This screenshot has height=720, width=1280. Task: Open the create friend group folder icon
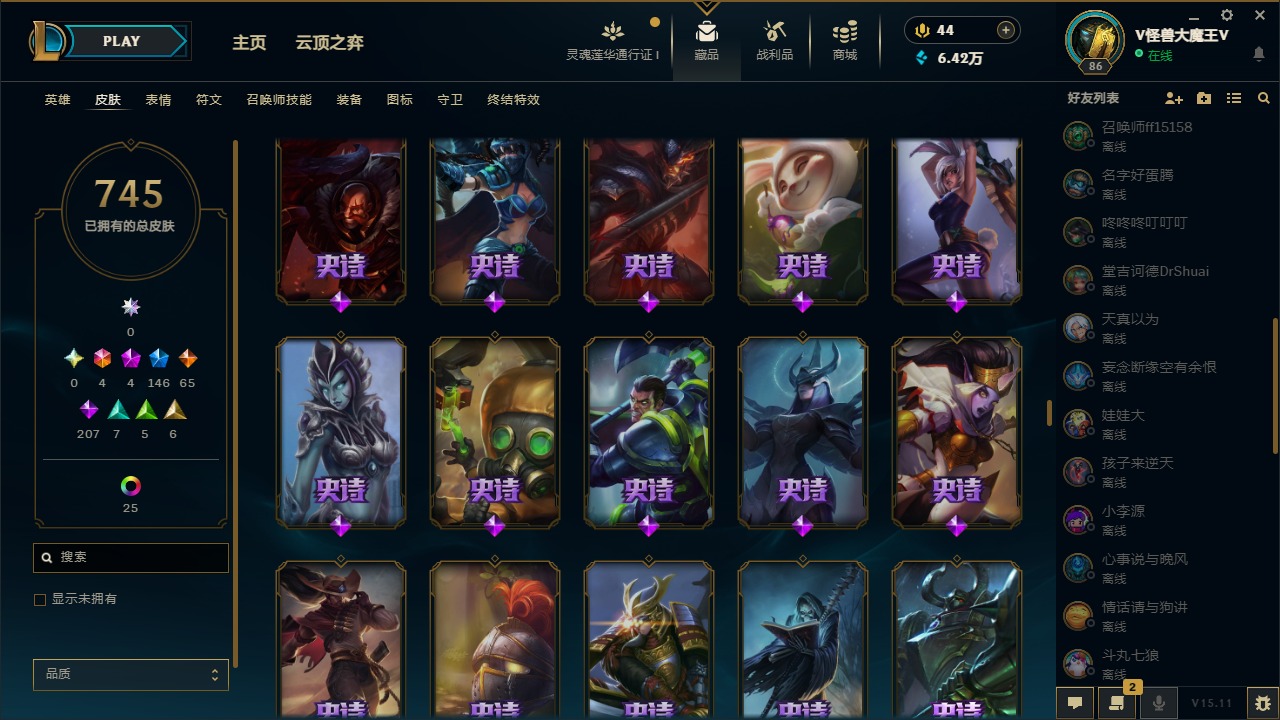[1203, 98]
